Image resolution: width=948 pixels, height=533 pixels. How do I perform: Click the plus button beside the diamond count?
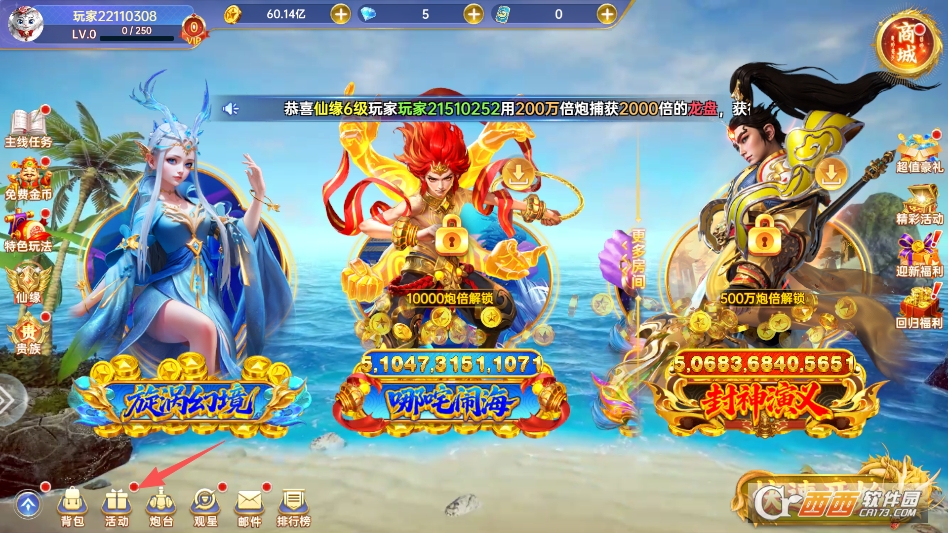tap(473, 14)
